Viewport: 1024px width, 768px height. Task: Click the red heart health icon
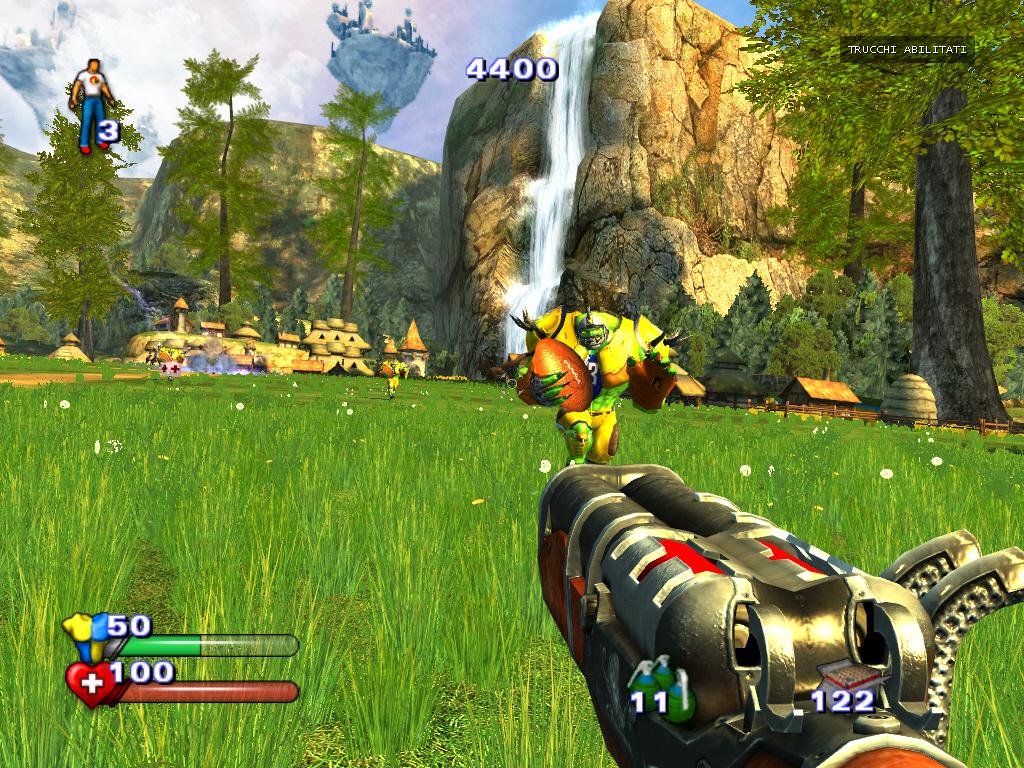(89, 684)
